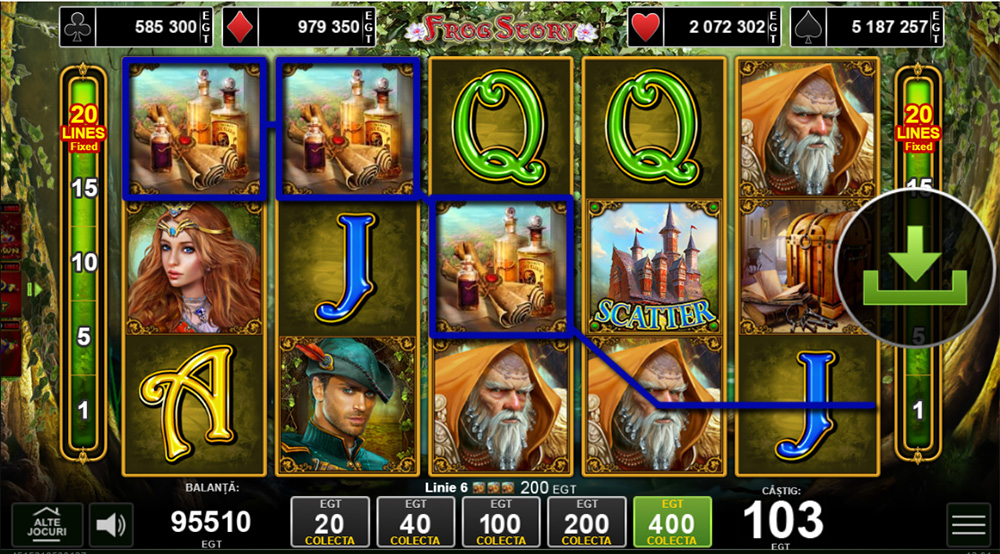1000x554 pixels.
Task: Open the hamburger menu button
Action: pyautogui.click(x=968, y=524)
